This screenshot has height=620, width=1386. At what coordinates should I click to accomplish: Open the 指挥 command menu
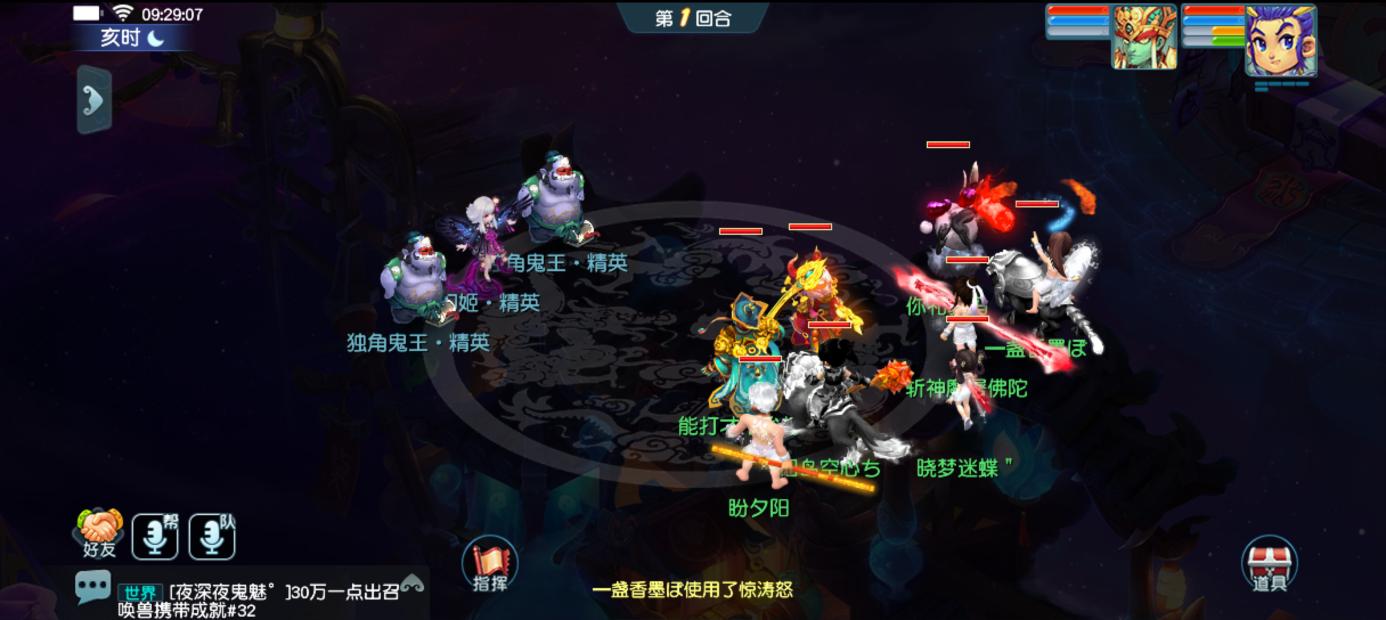[489, 565]
